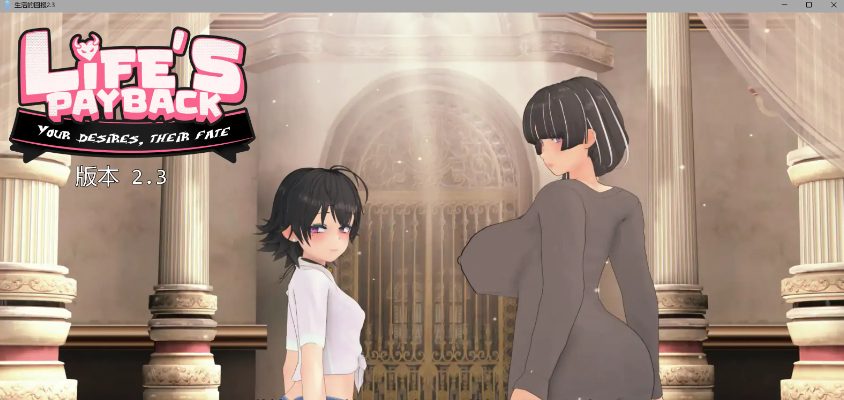Screen dimensions: 844x400
Task: Maximize the game window
Action: 808,5
